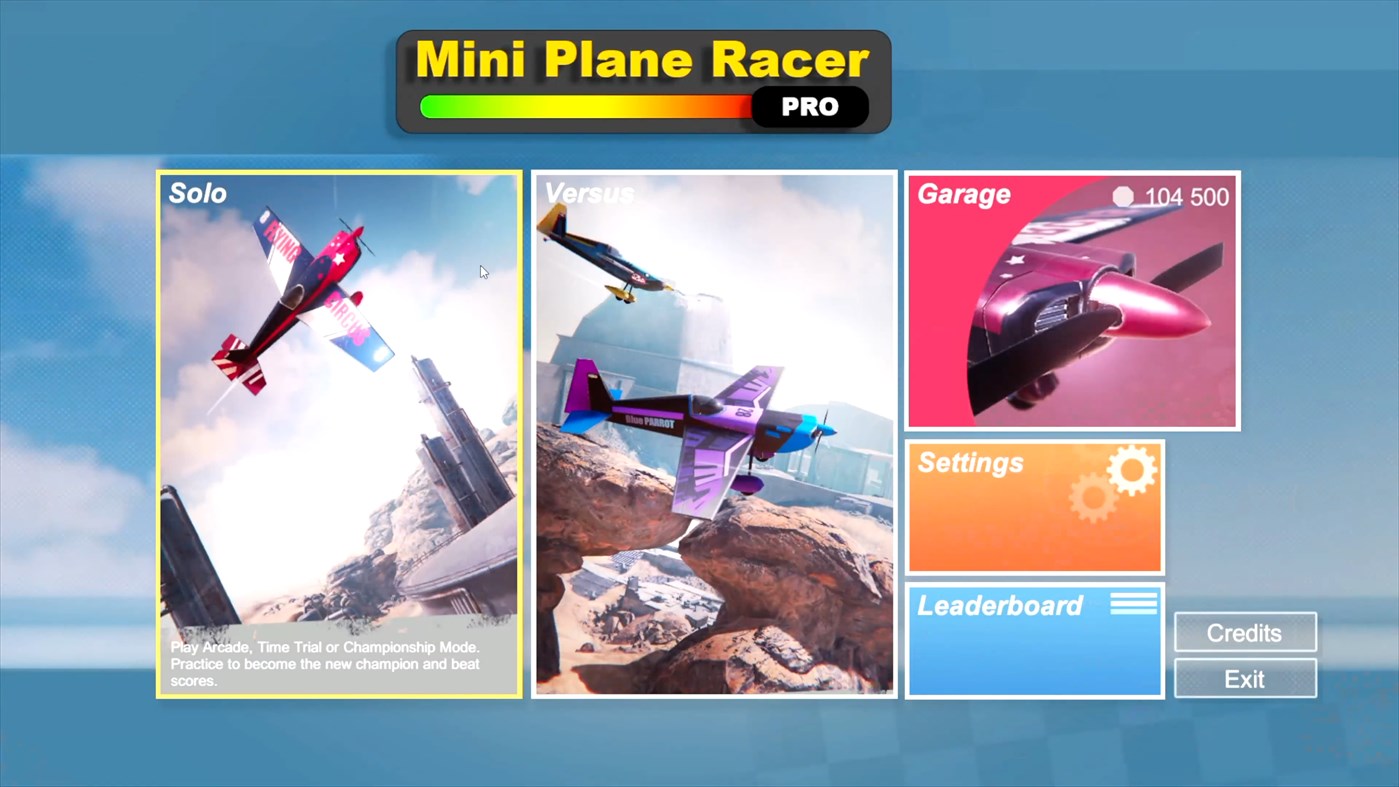
Task: Exit the game
Action: pyautogui.click(x=1244, y=678)
